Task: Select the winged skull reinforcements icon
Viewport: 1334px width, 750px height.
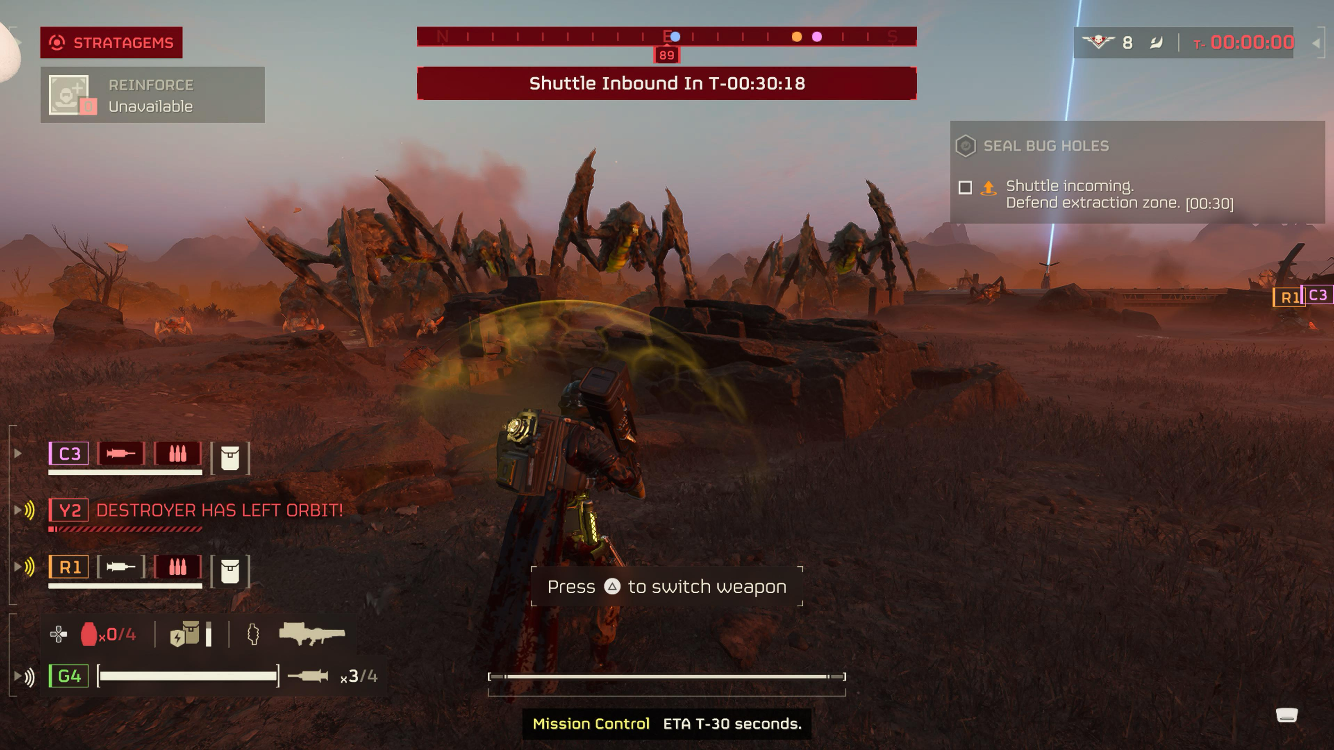Action: point(1098,43)
